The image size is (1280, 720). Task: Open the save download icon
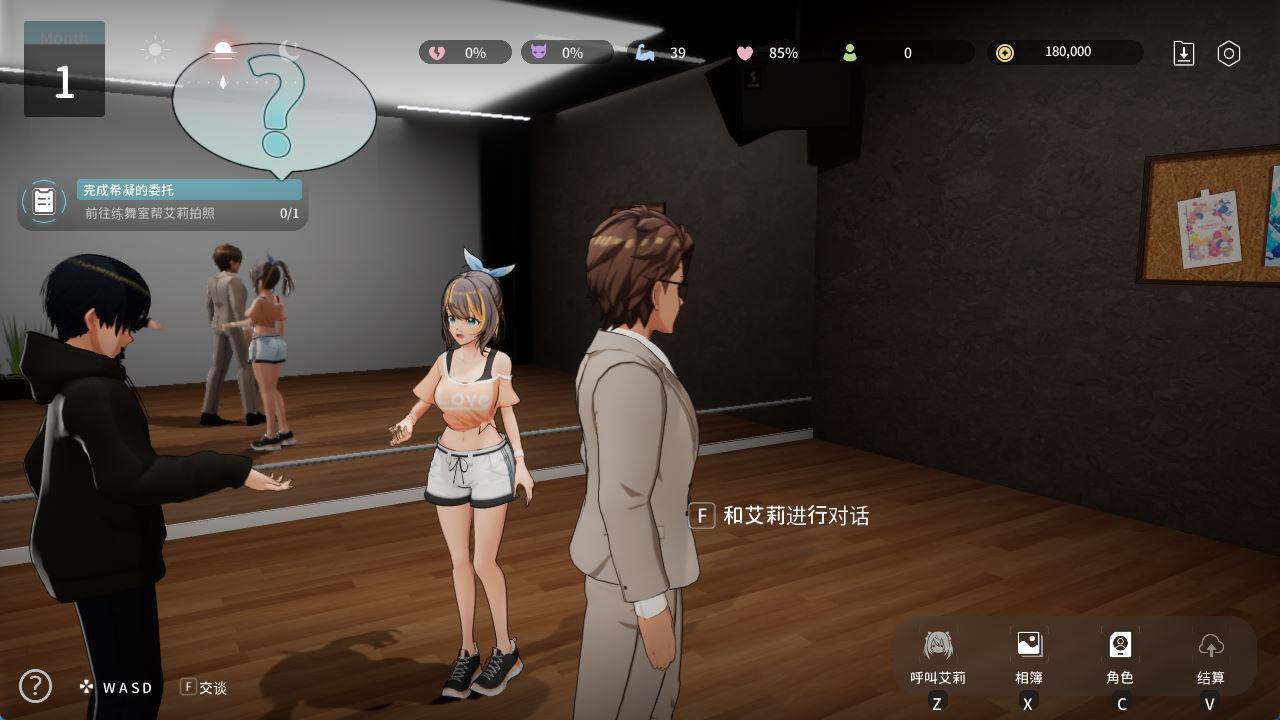coord(1184,54)
